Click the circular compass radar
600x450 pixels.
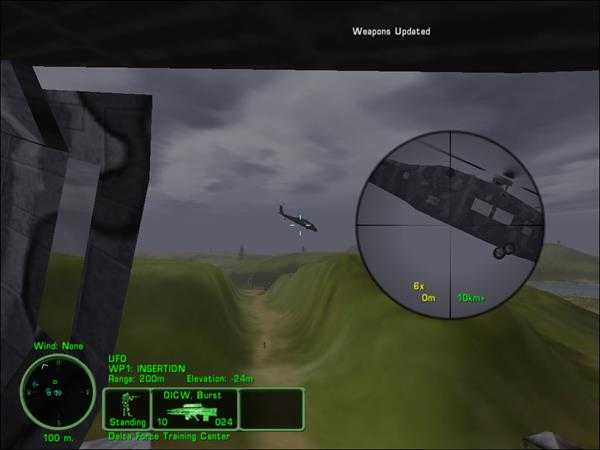pos(48,394)
